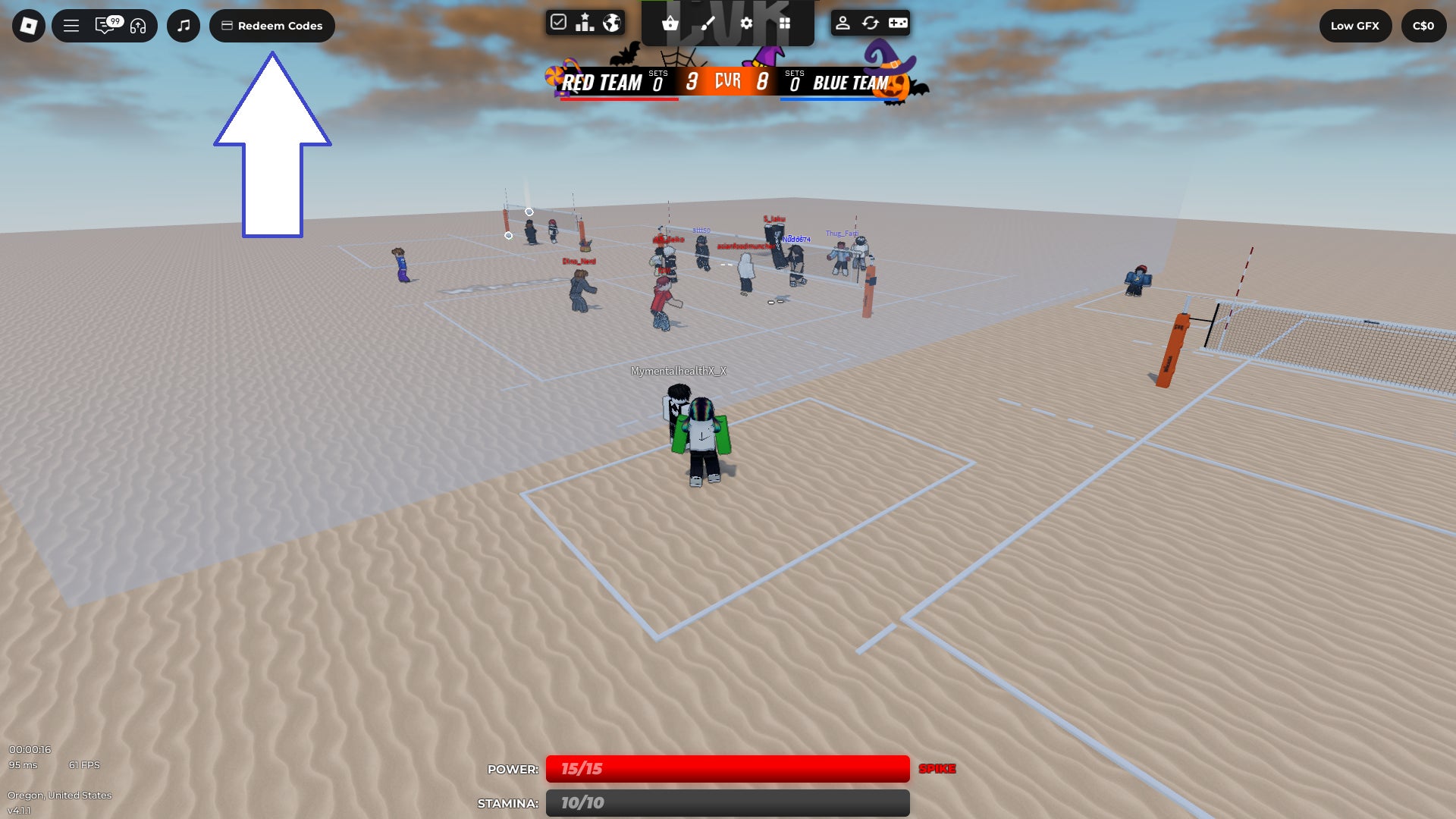Click the C$0 currency button
Image resolution: width=1456 pixels, height=819 pixels.
1423,25
